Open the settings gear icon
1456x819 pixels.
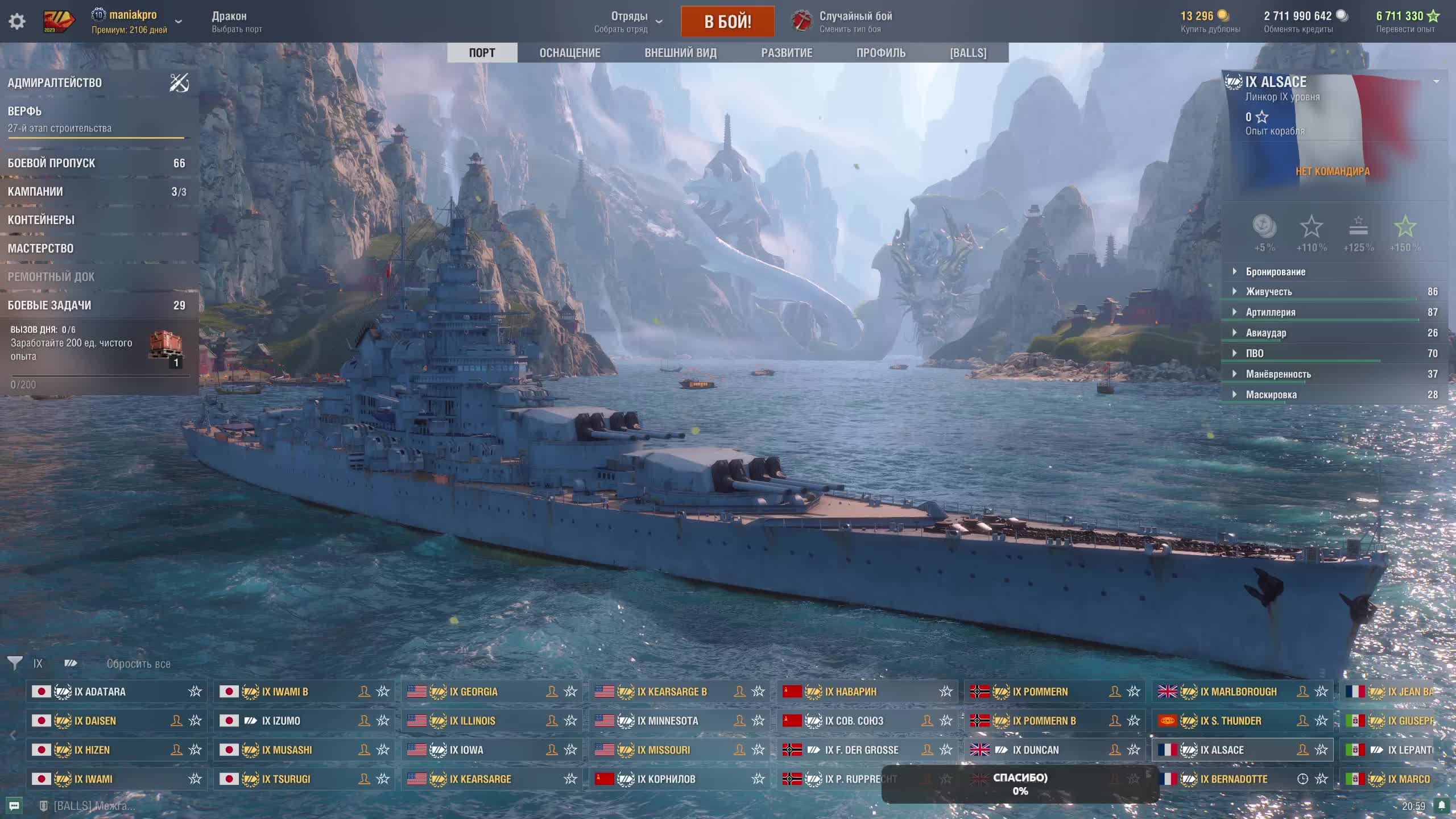[x=17, y=22]
